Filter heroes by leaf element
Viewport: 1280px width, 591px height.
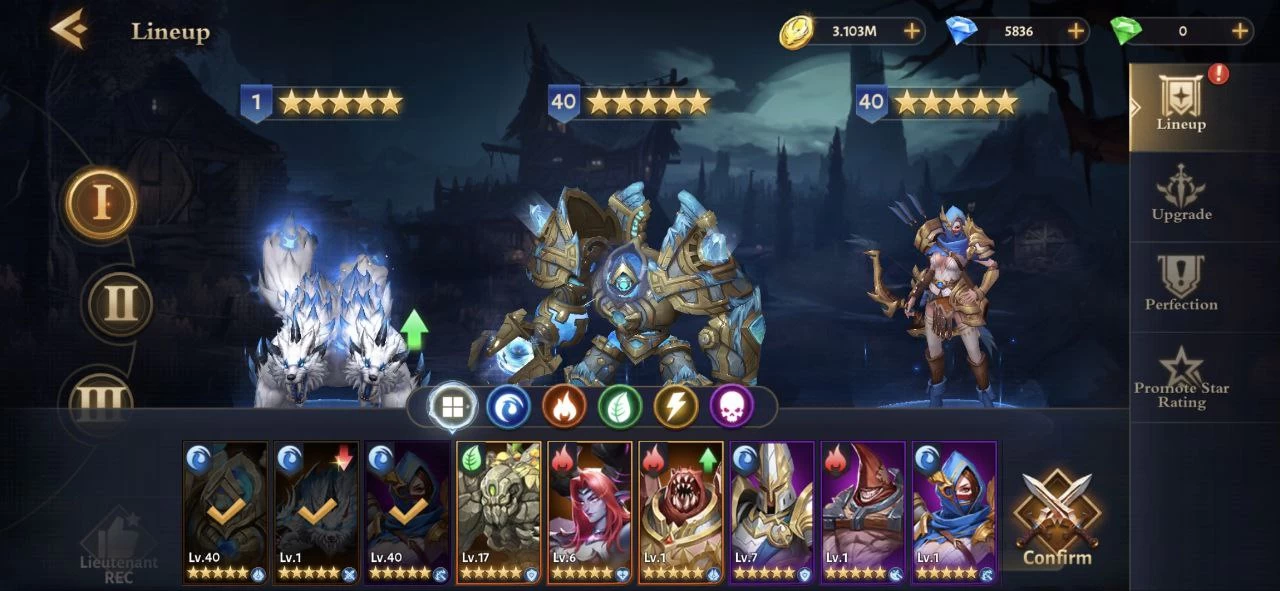pyautogui.click(x=620, y=407)
